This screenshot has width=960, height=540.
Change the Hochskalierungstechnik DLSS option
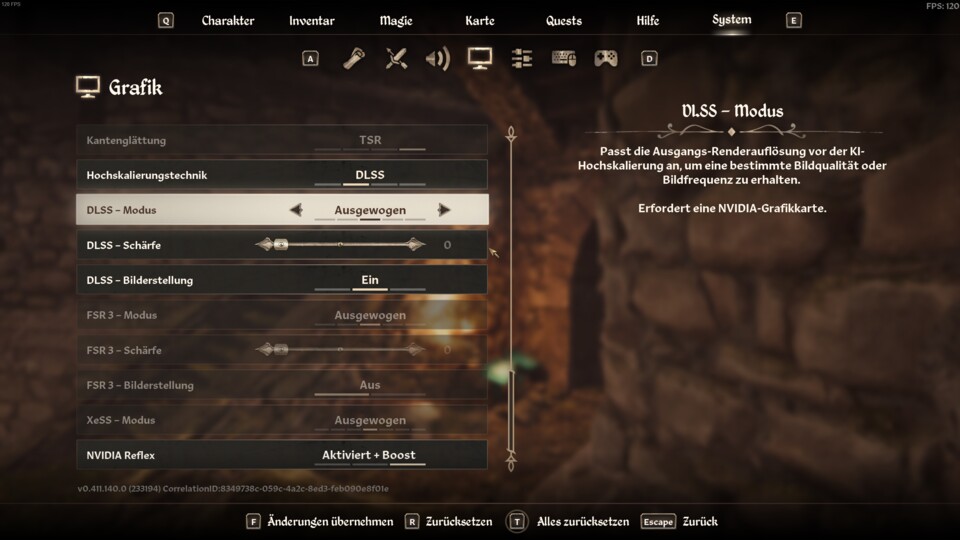[370, 175]
